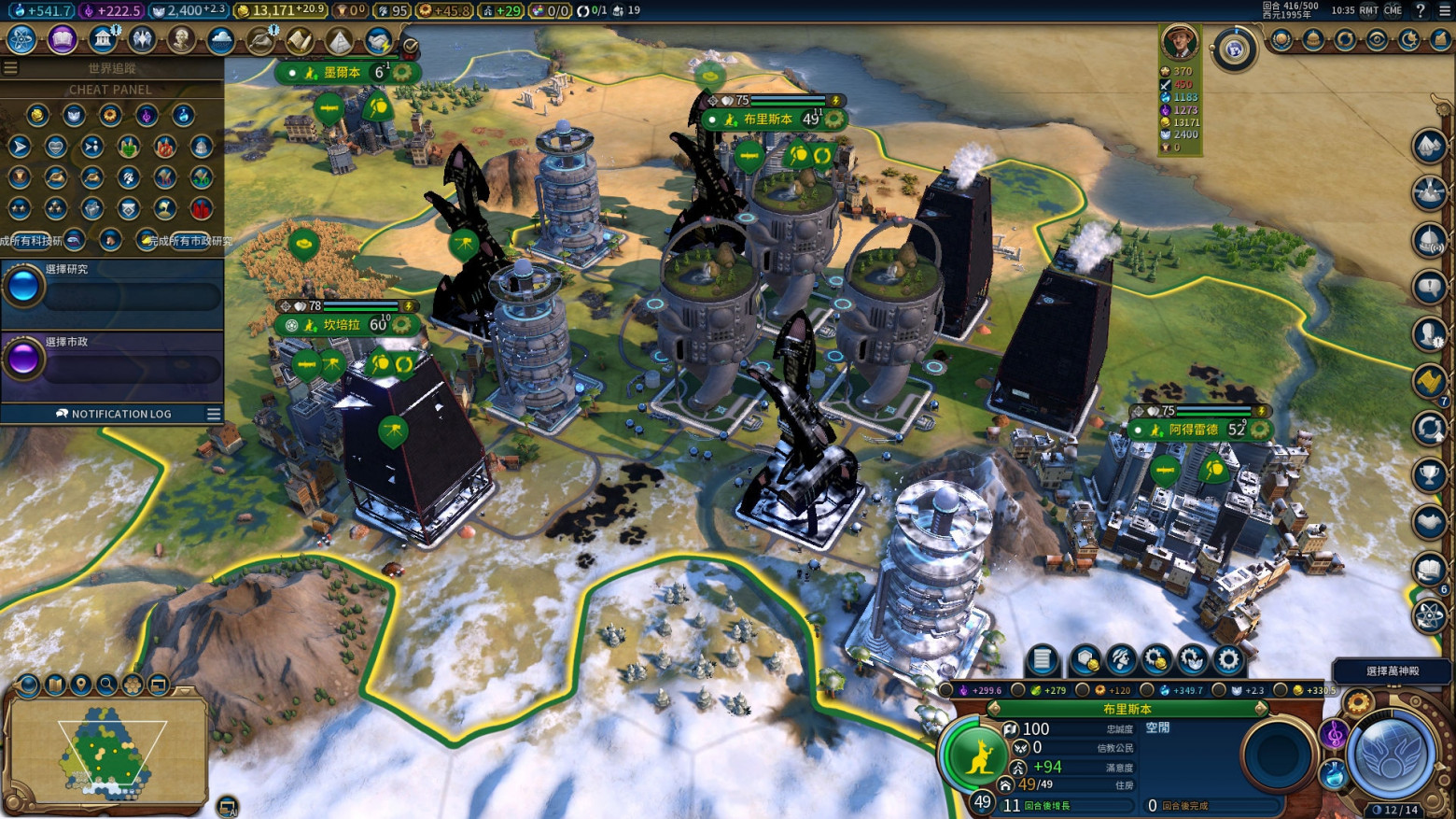Open city details list icon
The image size is (1456, 819).
click(x=1042, y=660)
